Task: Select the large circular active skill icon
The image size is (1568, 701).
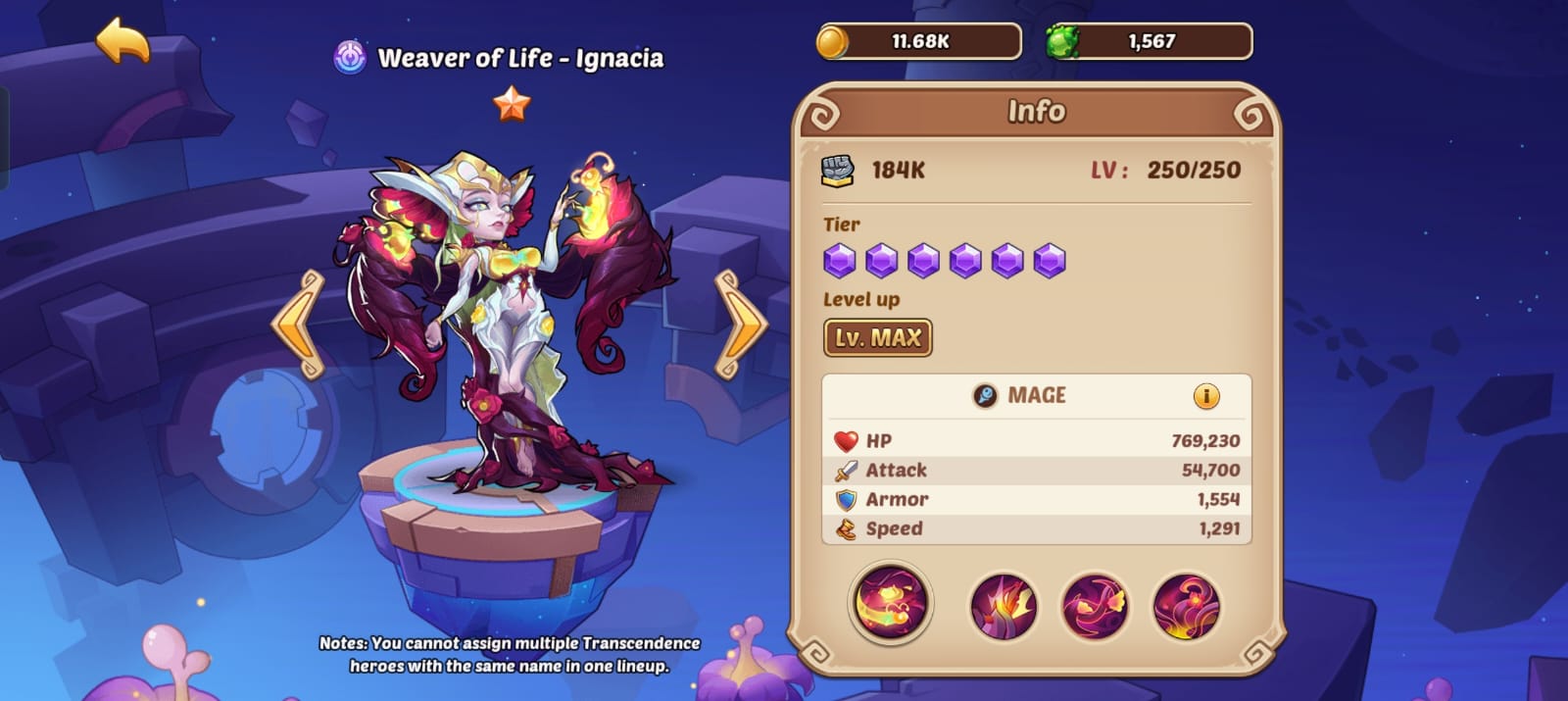Action: click(x=890, y=602)
